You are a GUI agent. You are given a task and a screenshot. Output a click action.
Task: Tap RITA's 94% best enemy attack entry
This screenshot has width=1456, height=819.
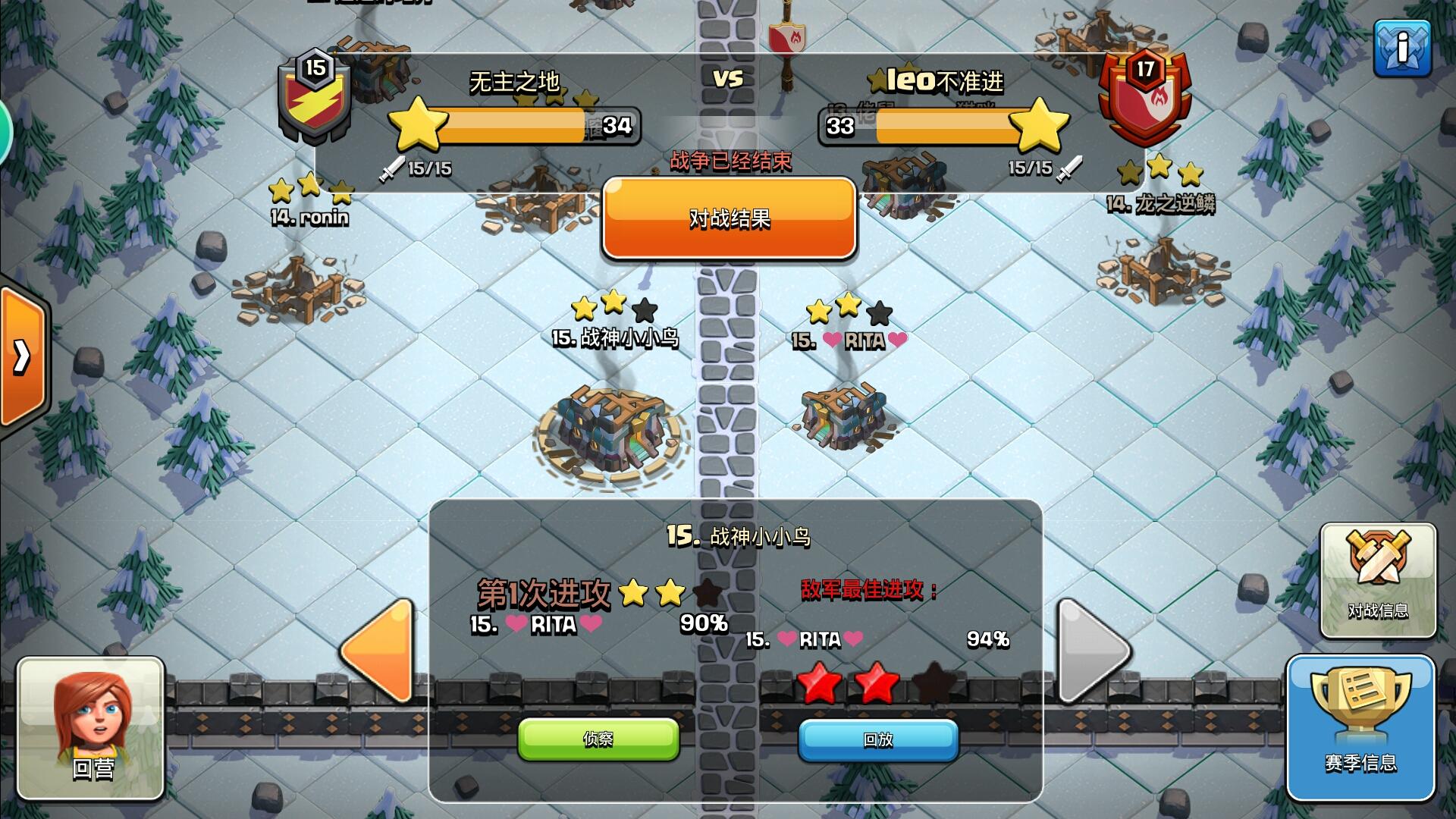pyautogui.click(x=876, y=641)
